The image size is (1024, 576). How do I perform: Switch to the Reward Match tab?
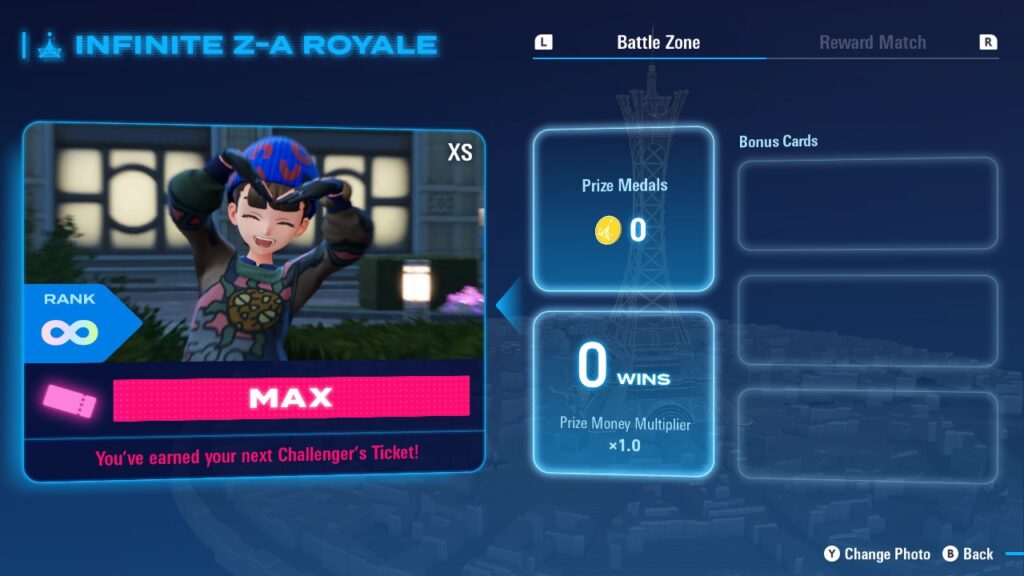click(872, 43)
